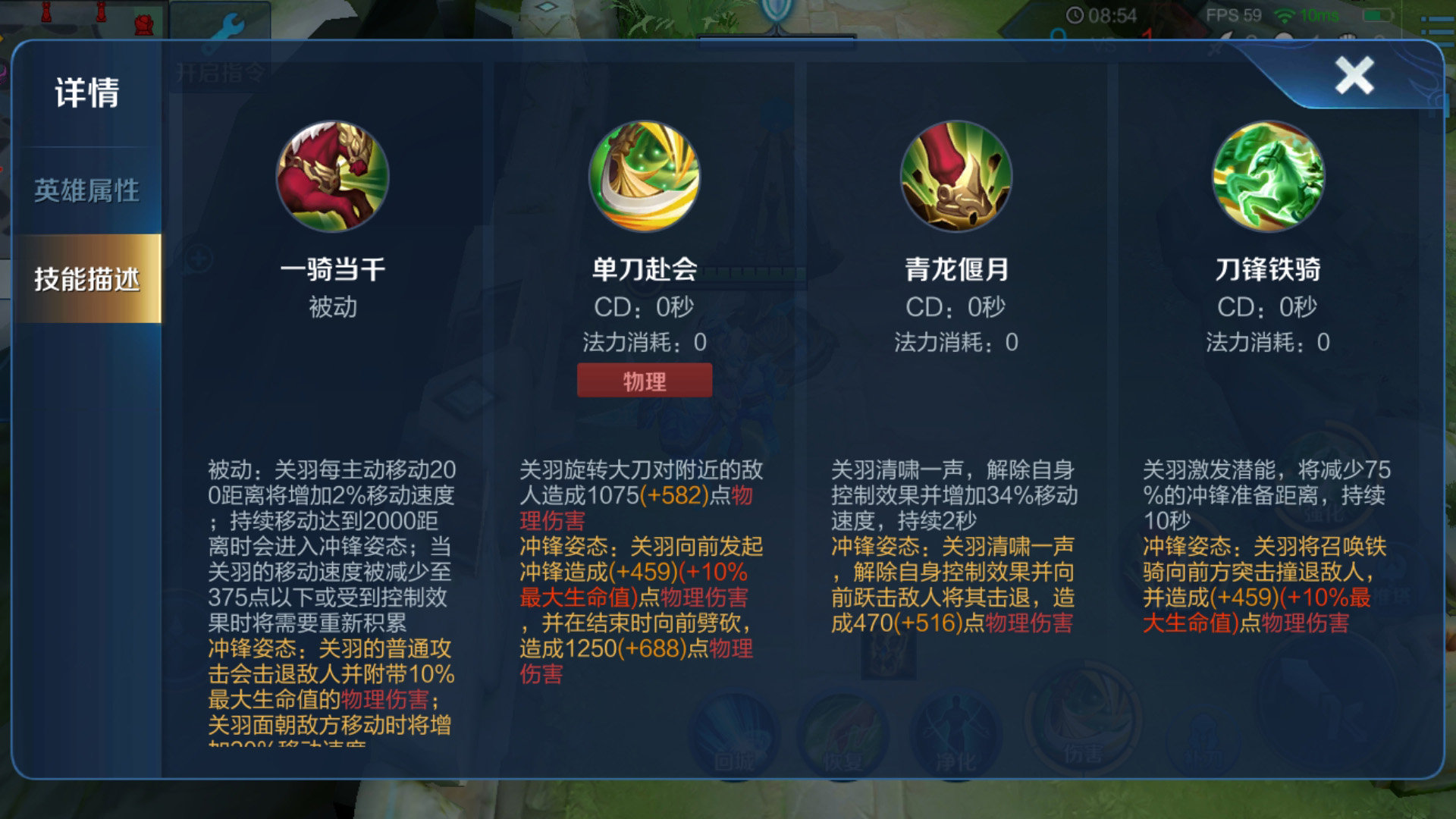
Task: Close the 详情 details panel
Action: tap(1356, 76)
